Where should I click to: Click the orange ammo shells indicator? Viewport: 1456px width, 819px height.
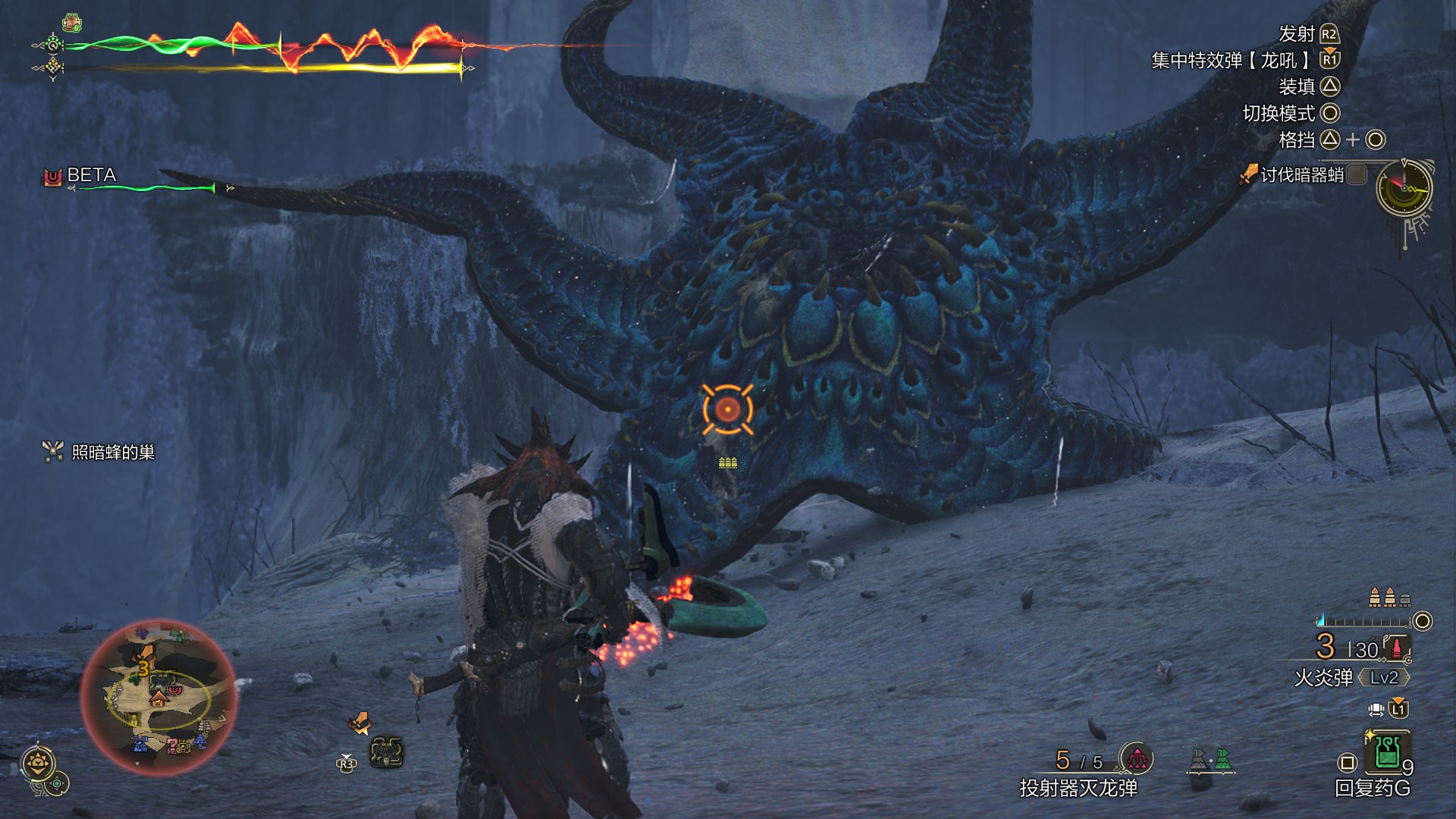click(x=1389, y=598)
